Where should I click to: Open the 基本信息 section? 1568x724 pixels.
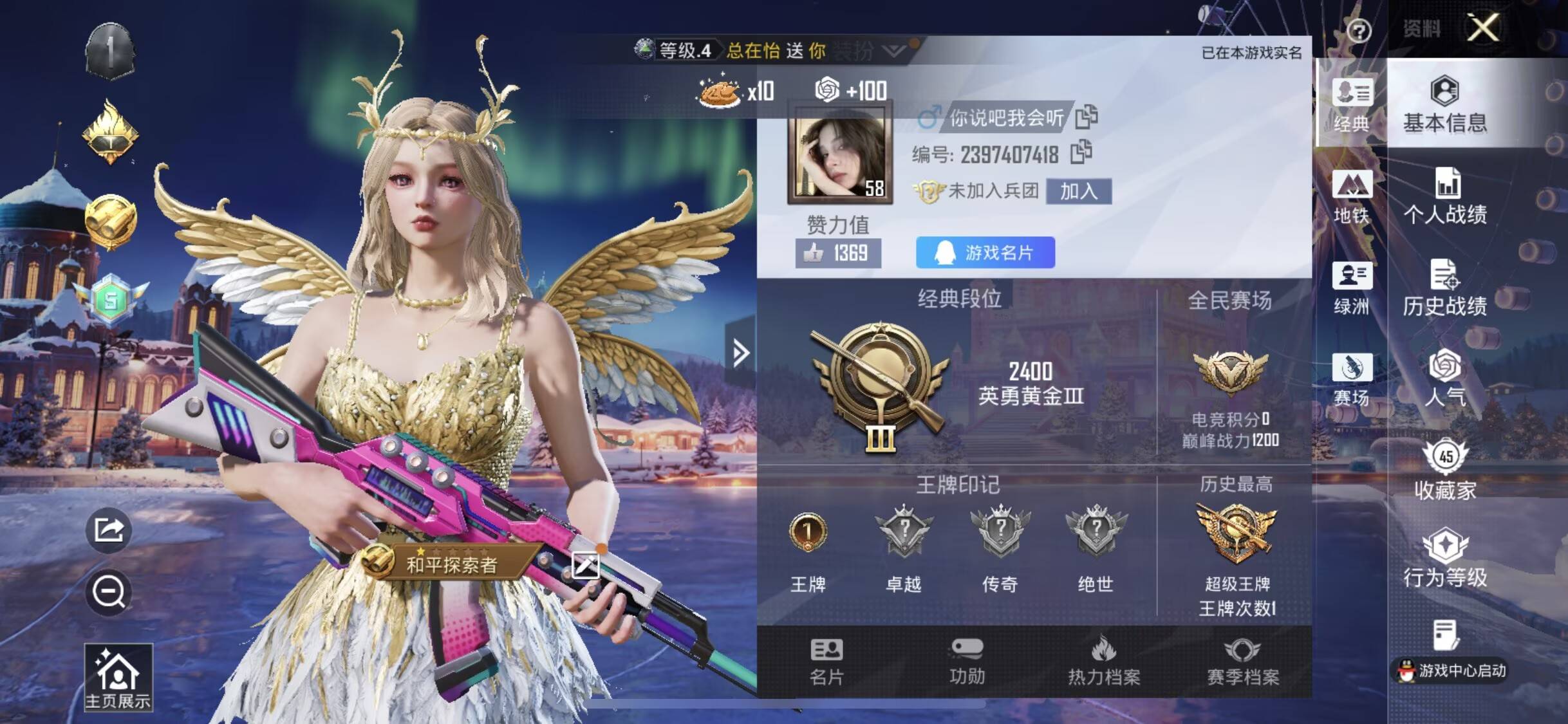click(x=1445, y=105)
